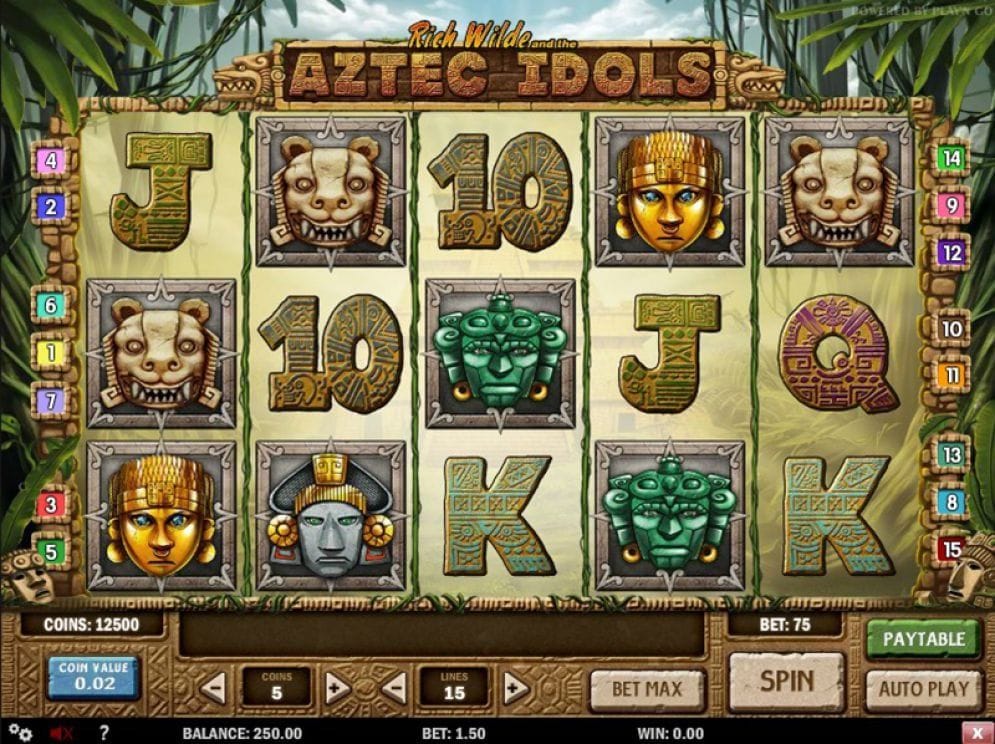Choose payline marker number 1
Screen dimensions: 995x744
point(51,352)
